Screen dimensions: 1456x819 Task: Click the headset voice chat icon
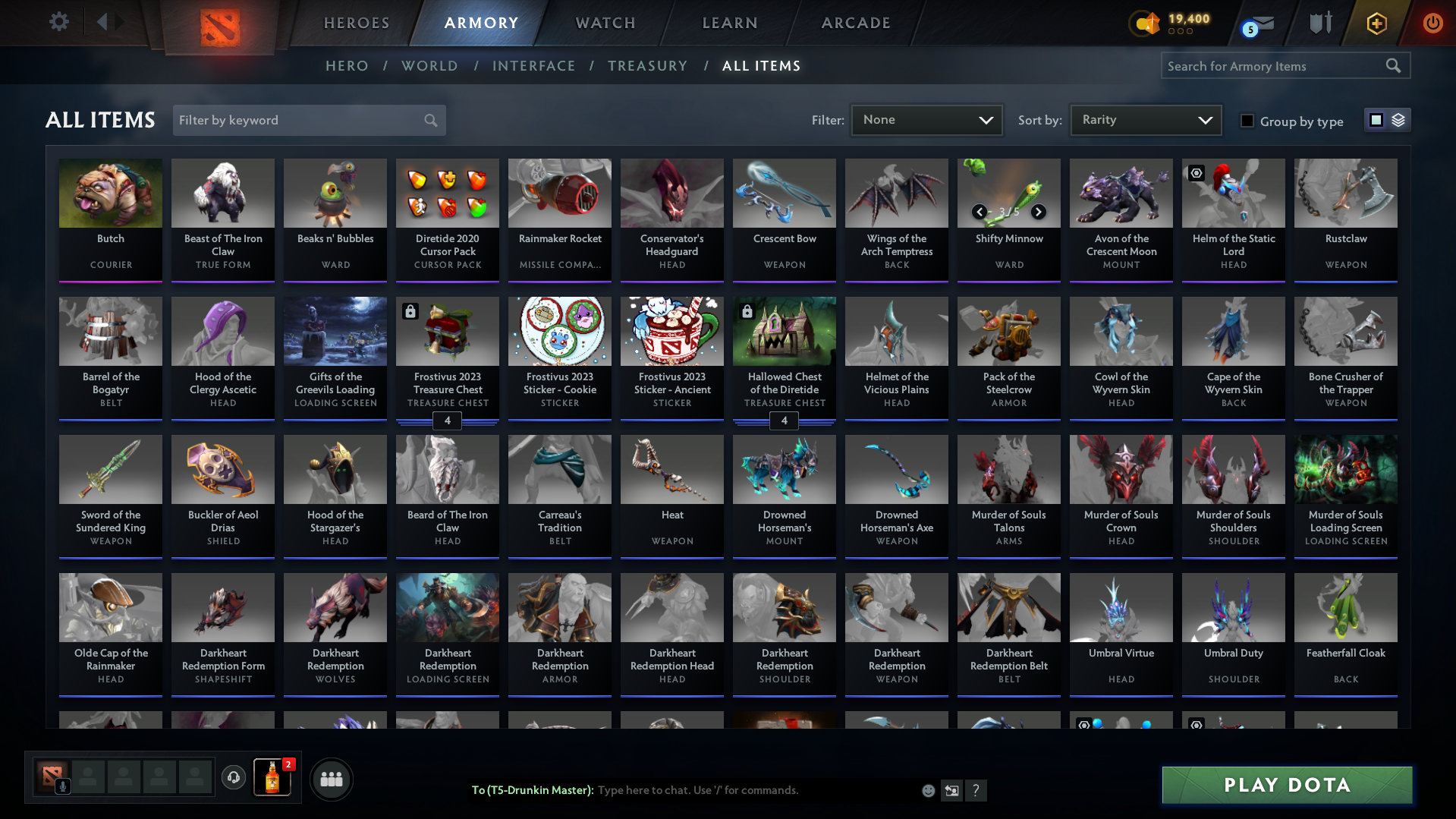pos(233,778)
